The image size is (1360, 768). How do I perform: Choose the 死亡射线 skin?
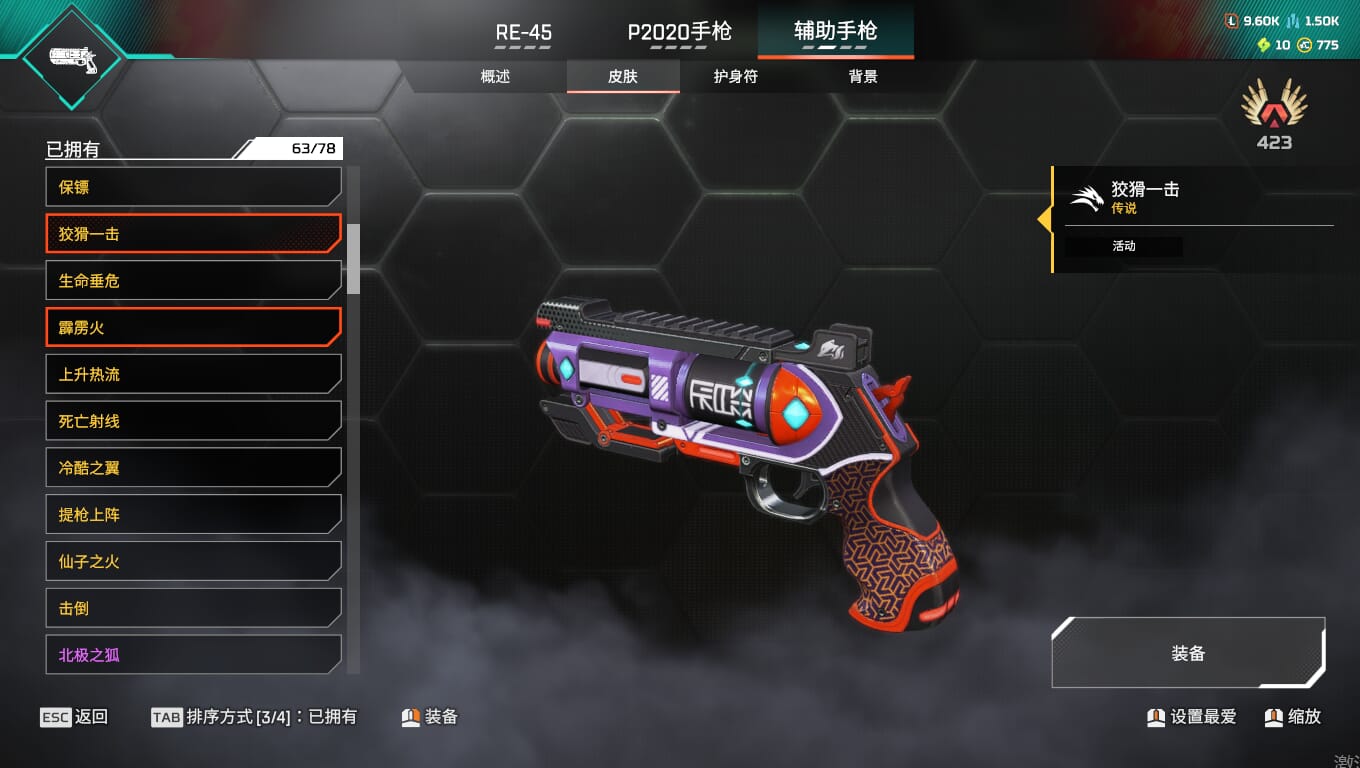click(193, 421)
